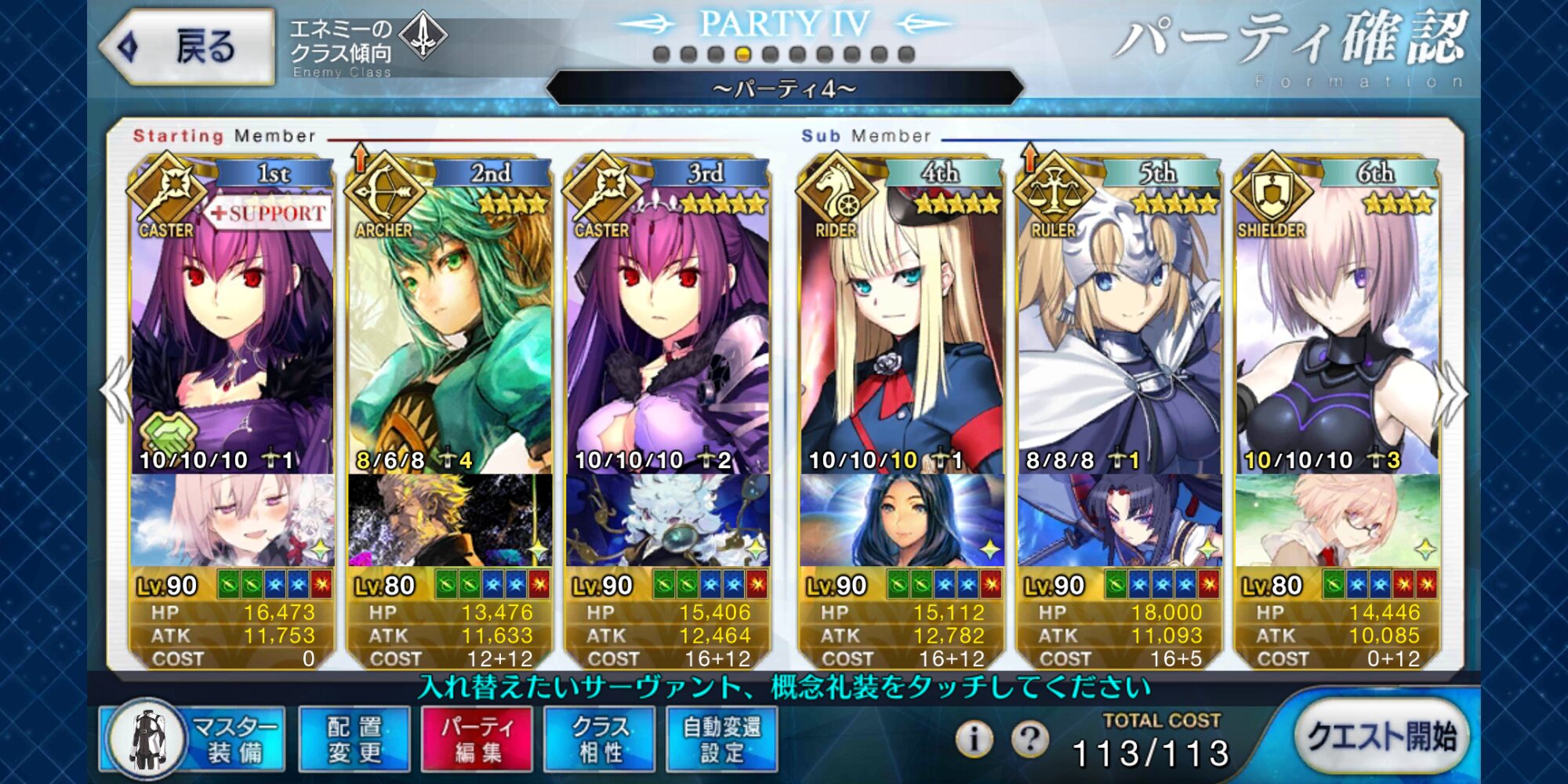
Task: Open Master equipment (マスター装備)
Action: coord(192,739)
